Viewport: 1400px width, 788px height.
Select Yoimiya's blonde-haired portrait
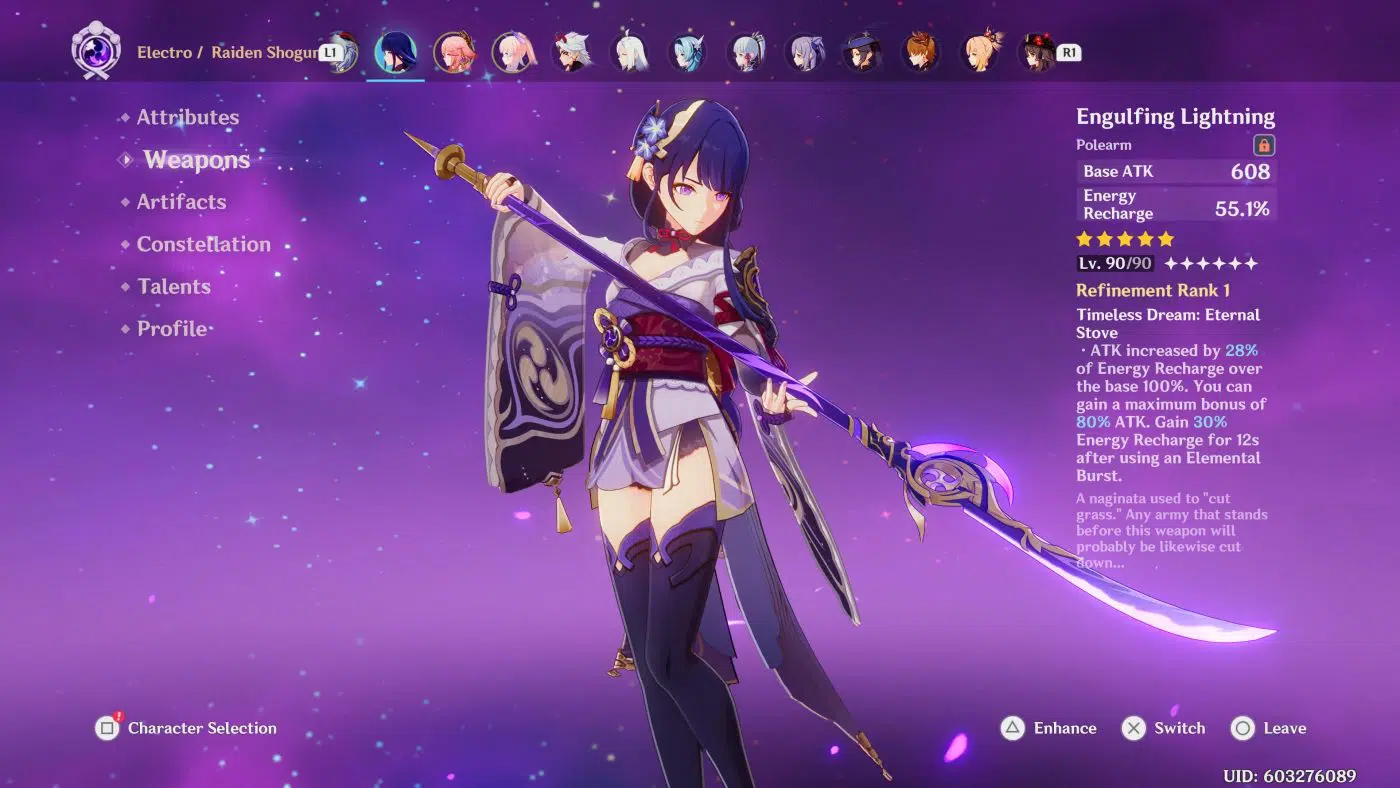pos(981,52)
